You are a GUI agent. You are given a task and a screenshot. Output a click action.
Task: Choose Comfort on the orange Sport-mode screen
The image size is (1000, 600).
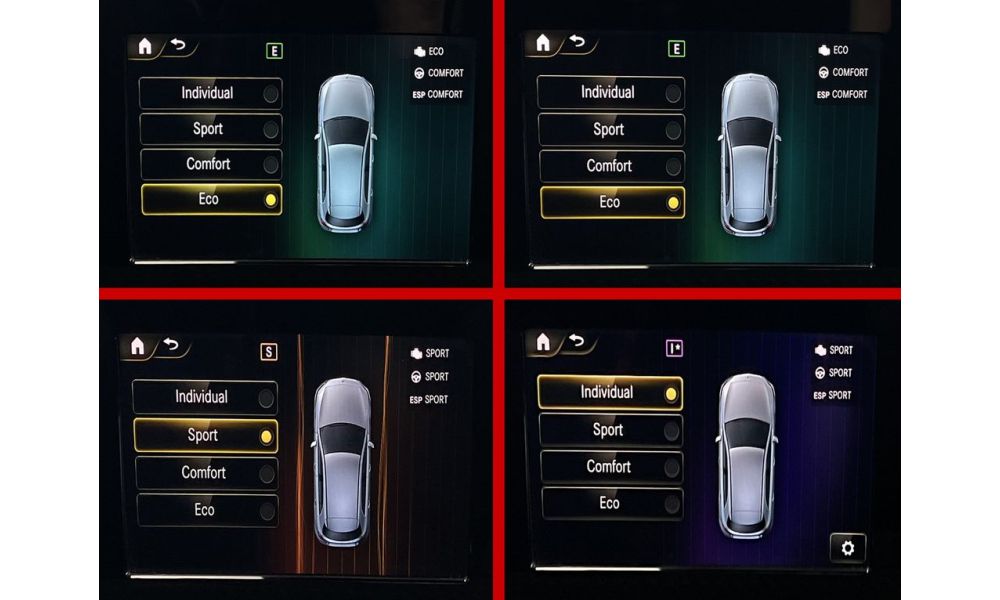[205, 472]
